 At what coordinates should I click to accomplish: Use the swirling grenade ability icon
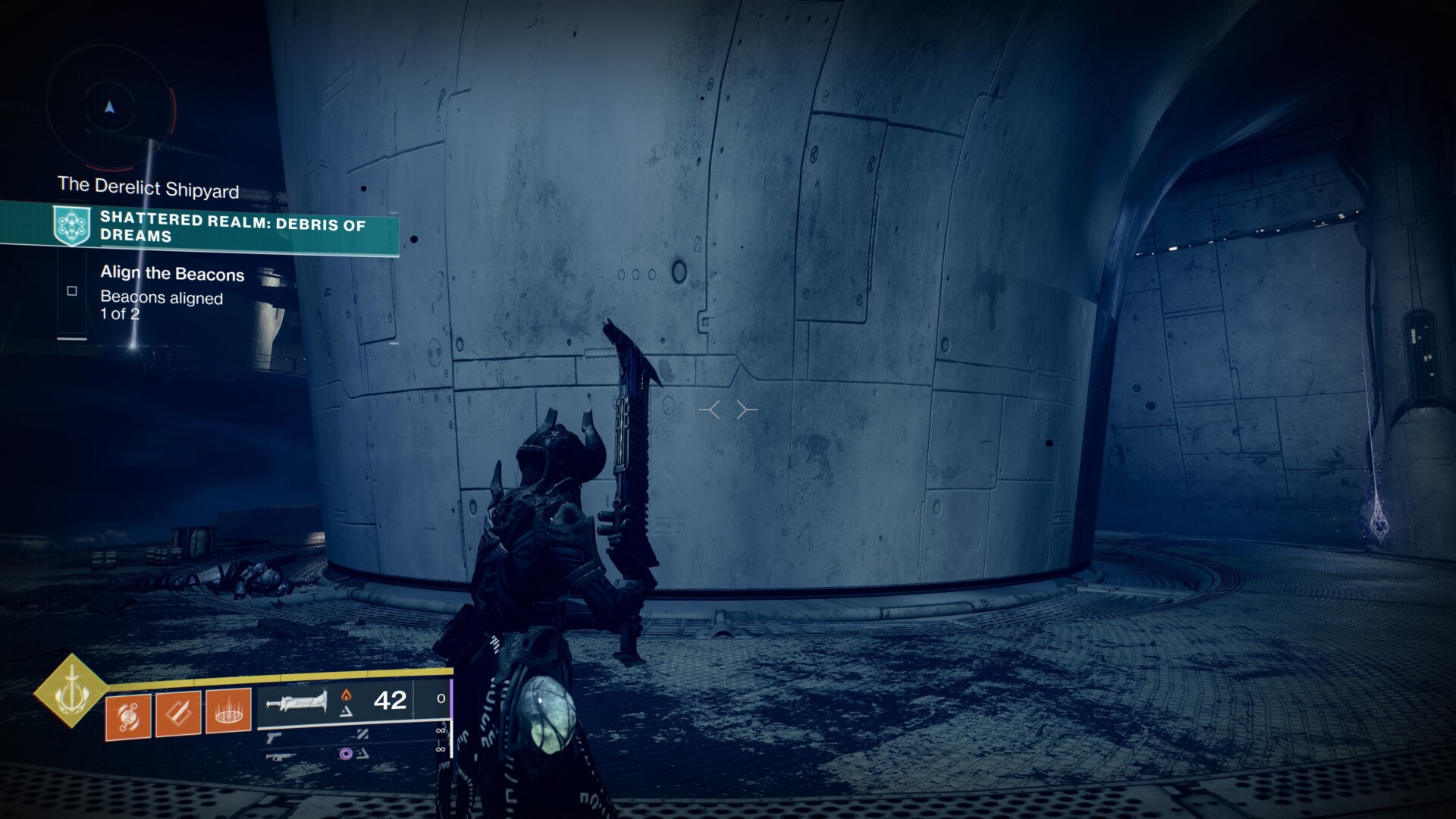click(x=128, y=715)
